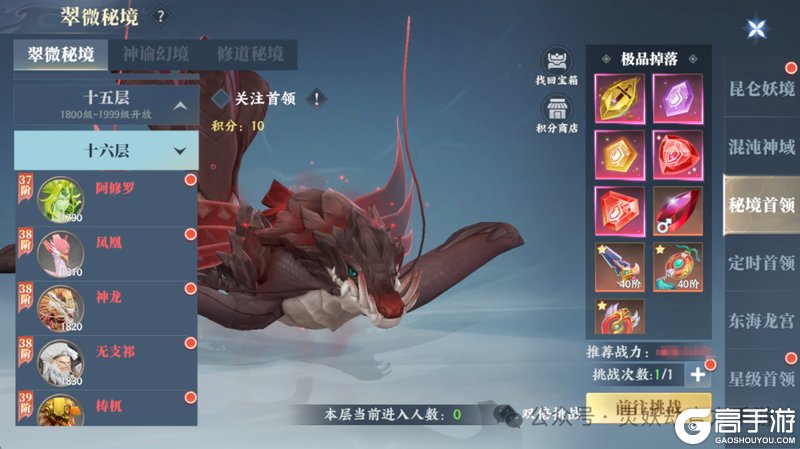
Task: Open the 找回宝箱 chest recovery icon
Action: (556, 64)
